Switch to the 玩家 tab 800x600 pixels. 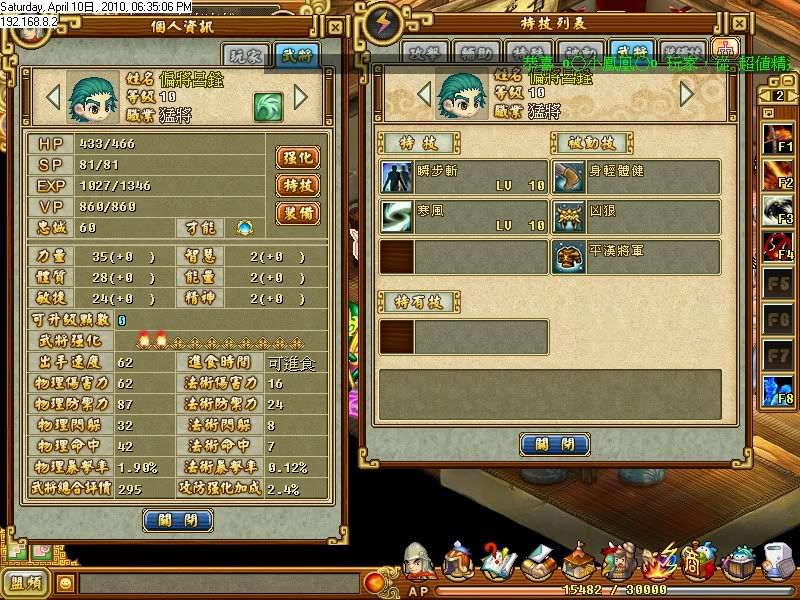(246, 57)
